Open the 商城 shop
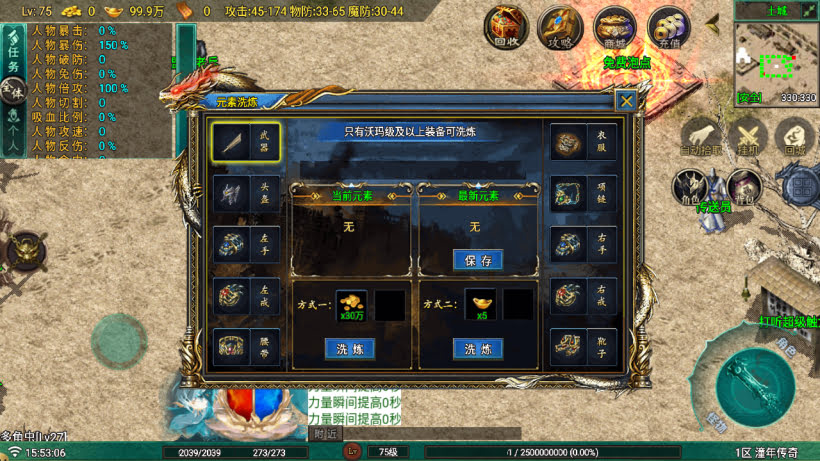 [614, 27]
